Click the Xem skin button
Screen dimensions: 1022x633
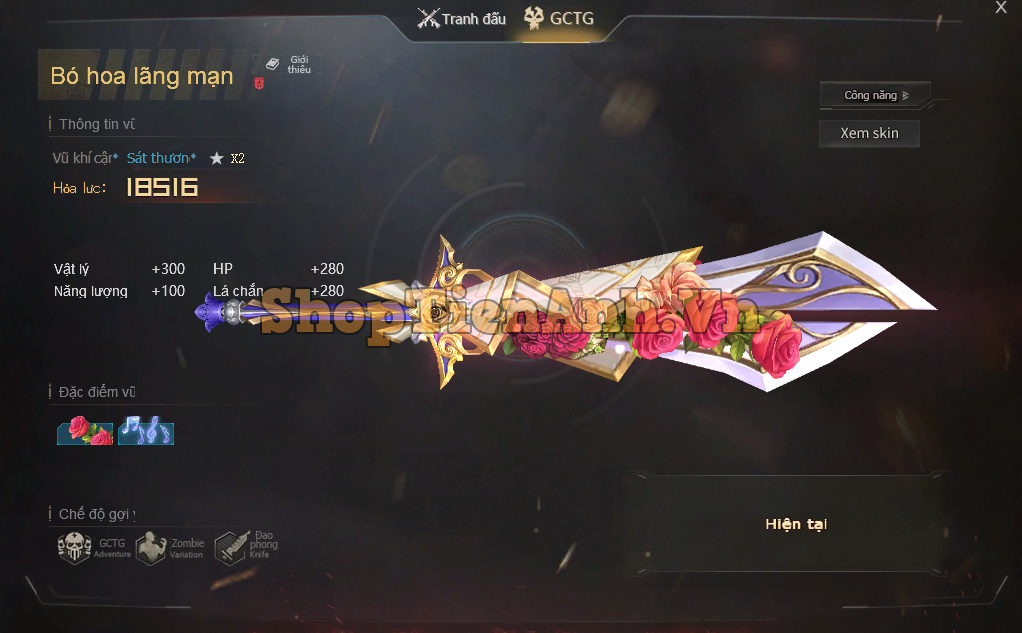click(869, 133)
